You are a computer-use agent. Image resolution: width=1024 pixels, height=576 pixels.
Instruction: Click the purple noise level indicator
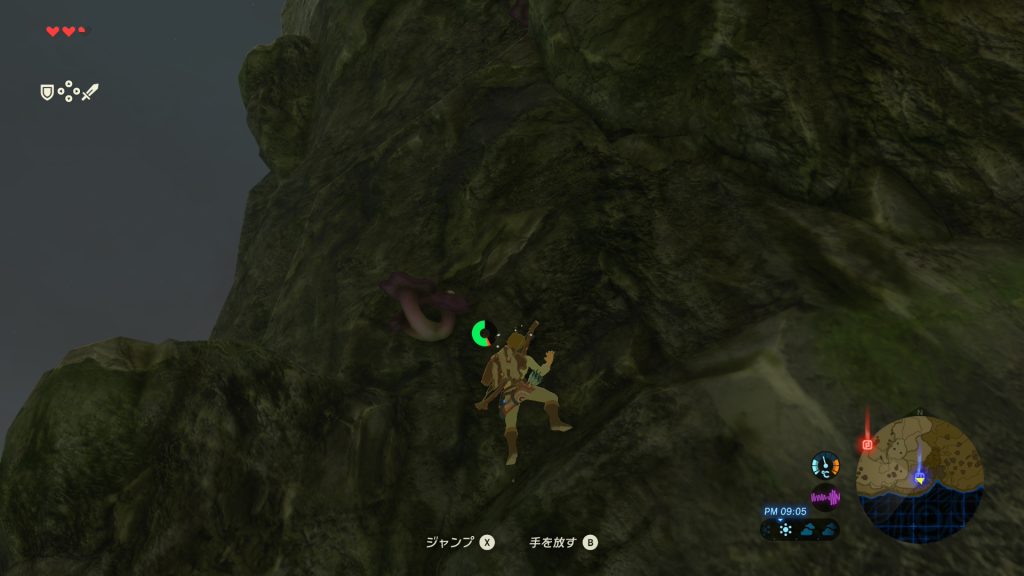coord(825,497)
